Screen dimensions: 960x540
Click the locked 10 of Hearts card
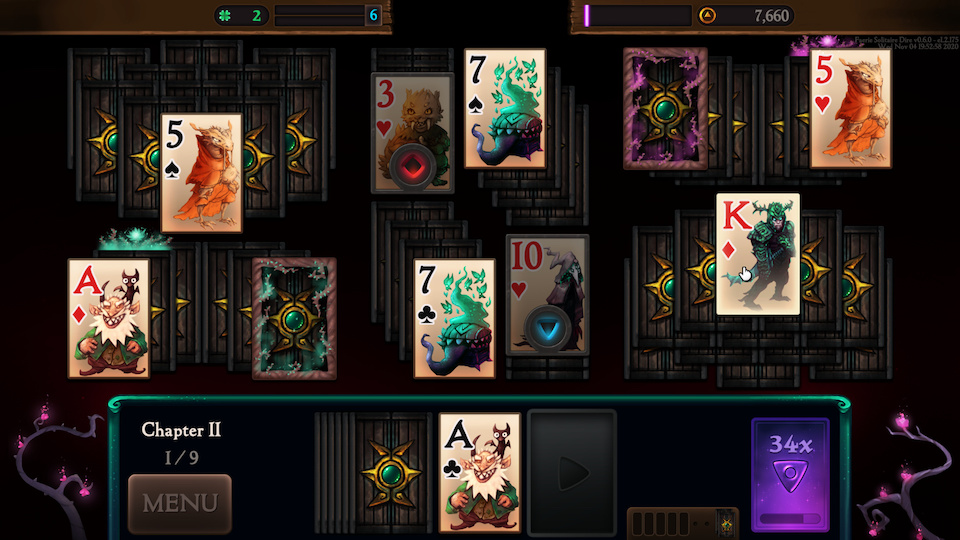(547, 295)
